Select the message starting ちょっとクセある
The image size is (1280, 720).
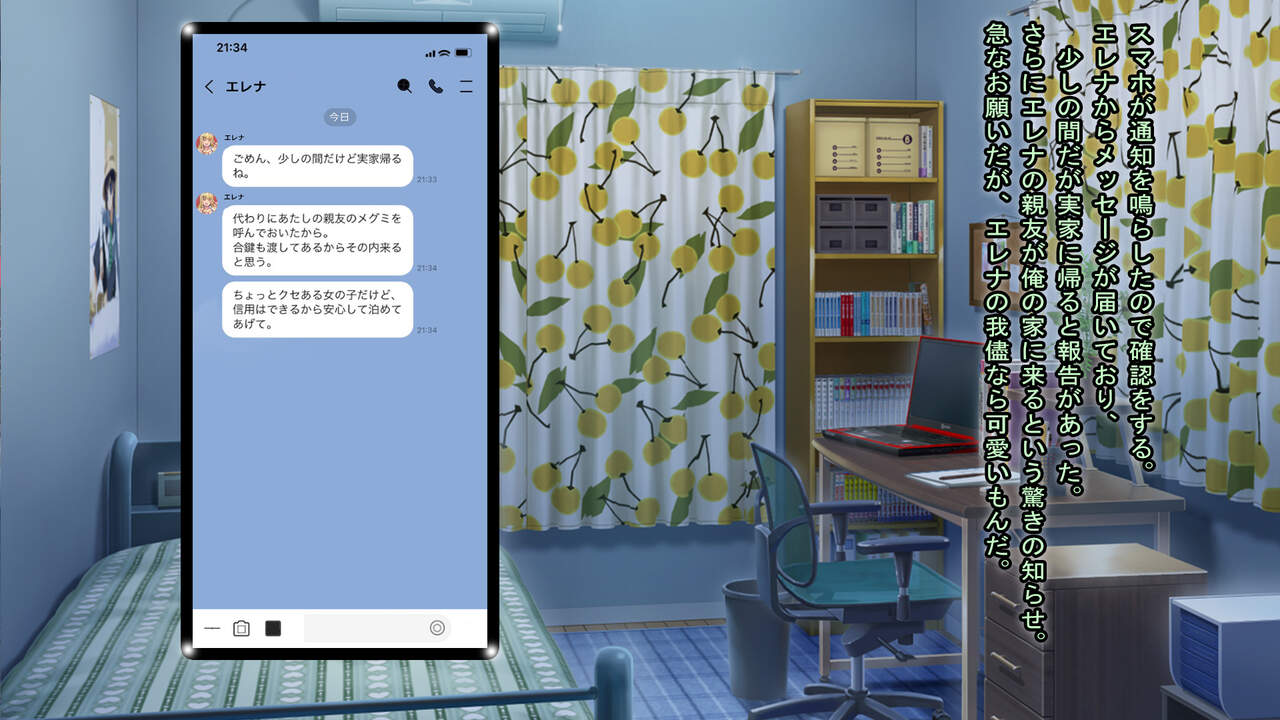pyautogui.click(x=317, y=309)
